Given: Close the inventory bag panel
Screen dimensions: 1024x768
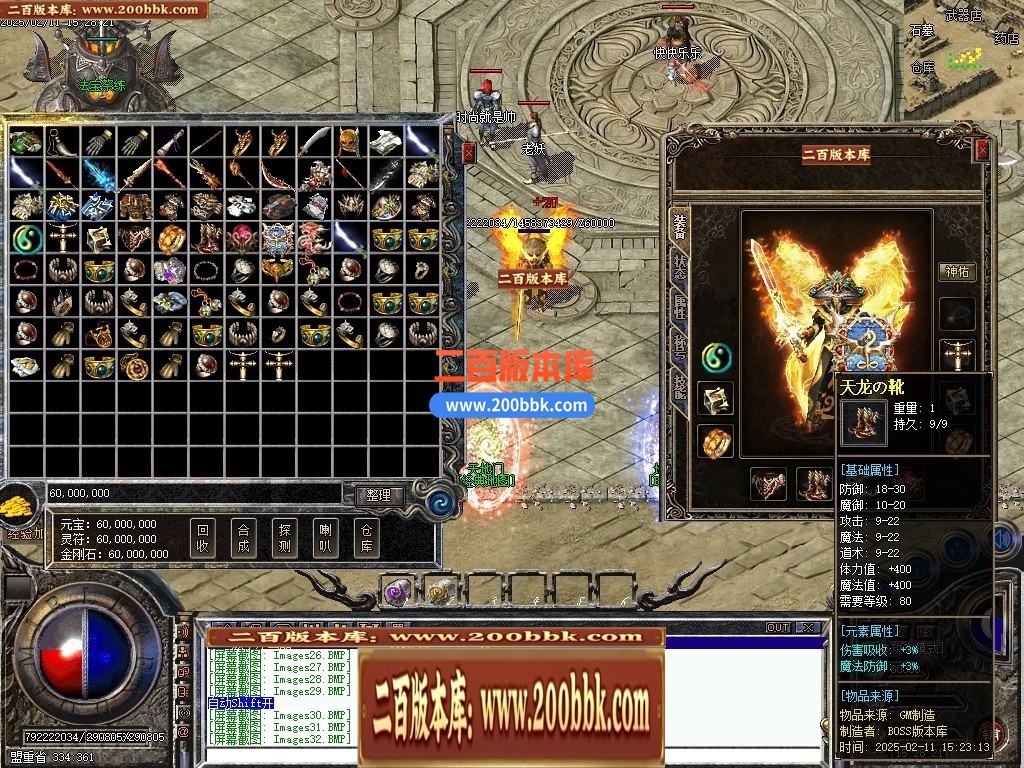Looking at the screenshot, I should (x=468, y=153).
